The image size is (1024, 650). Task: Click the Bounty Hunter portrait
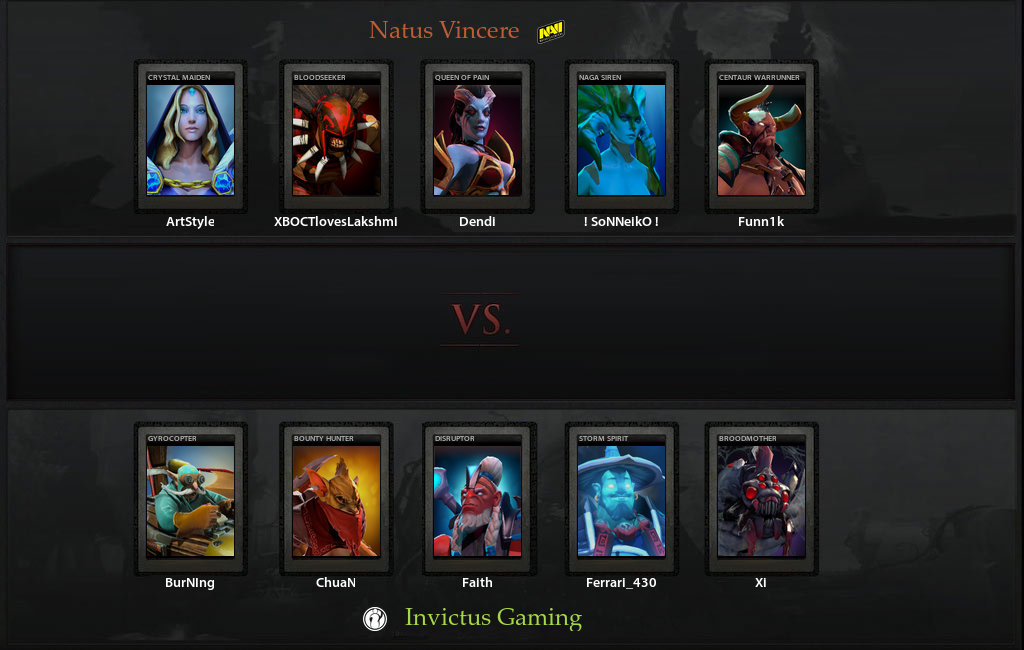336,499
